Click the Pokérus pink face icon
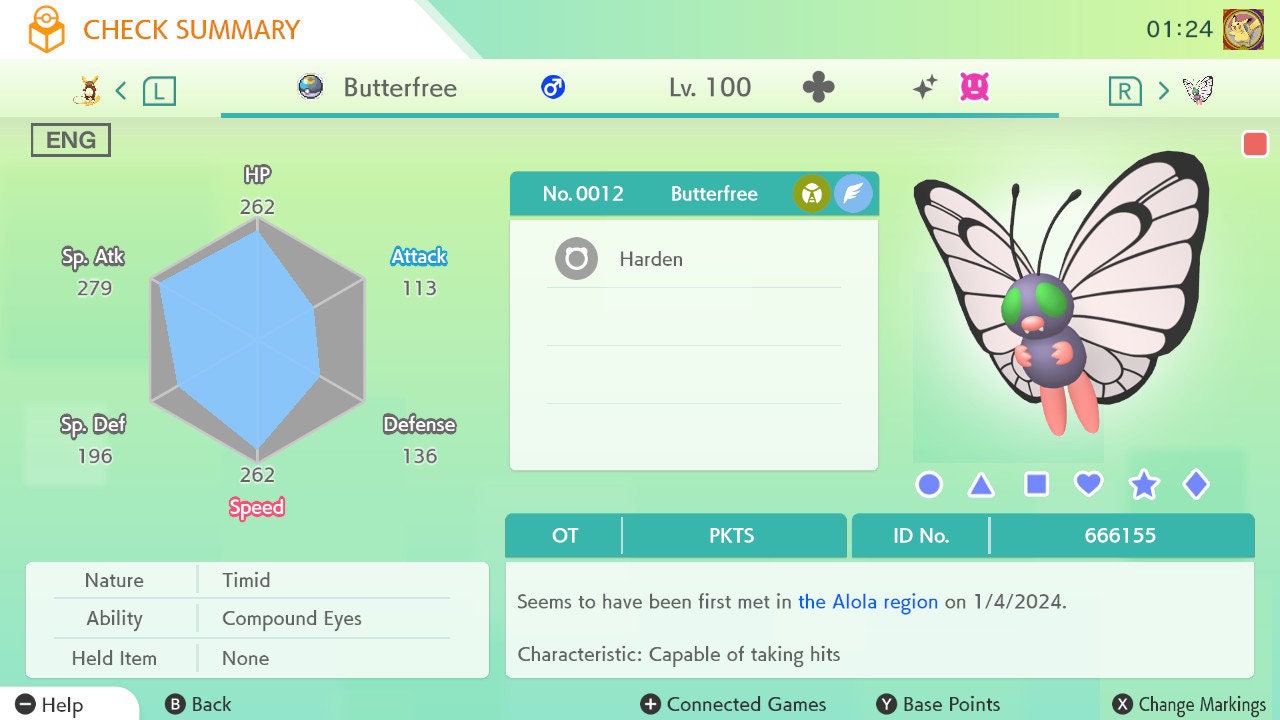Image resolution: width=1280 pixels, height=720 pixels. (x=974, y=88)
